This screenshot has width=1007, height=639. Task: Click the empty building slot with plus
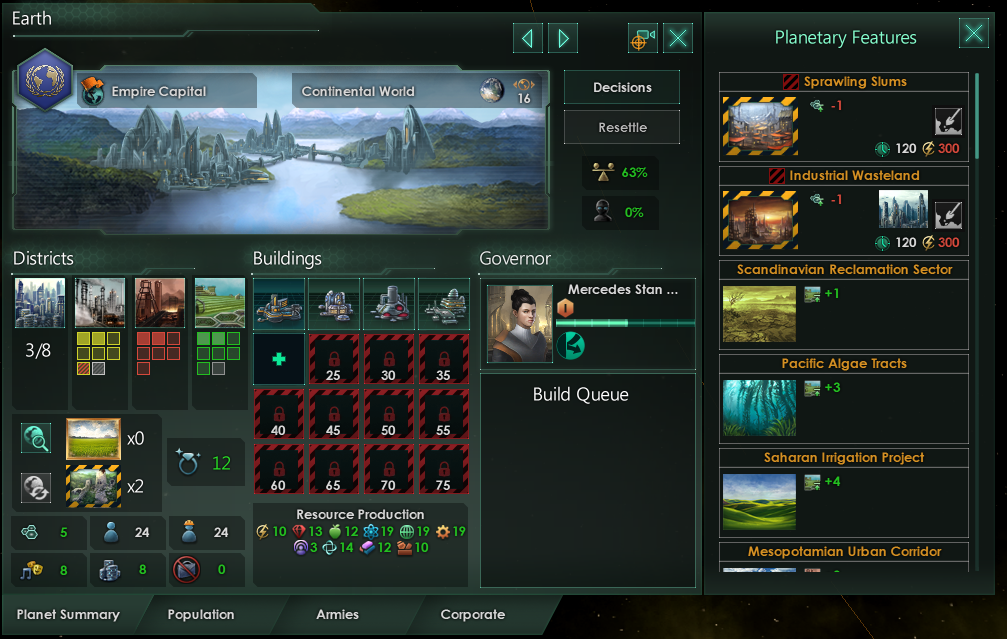point(278,358)
